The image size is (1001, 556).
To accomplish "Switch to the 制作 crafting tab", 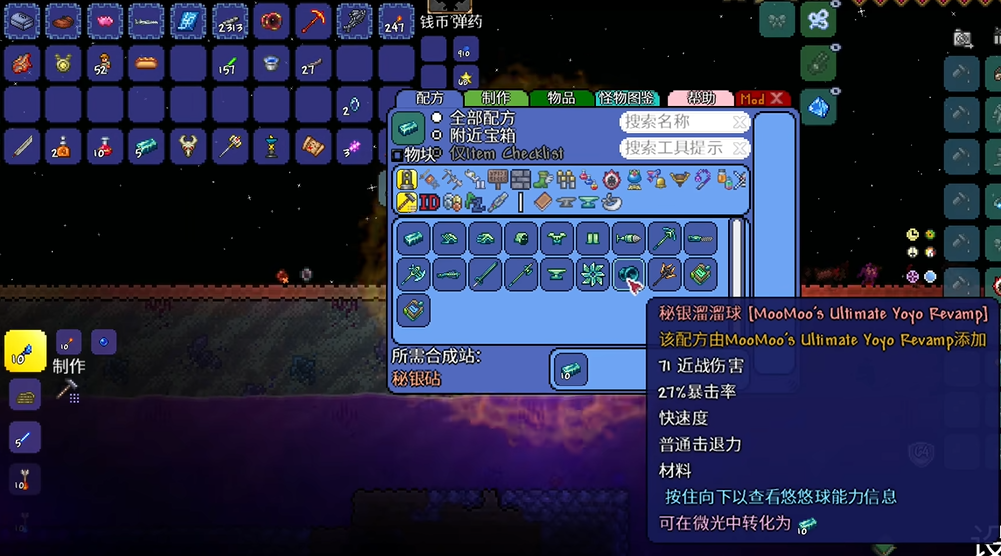I will coord(495,98).
